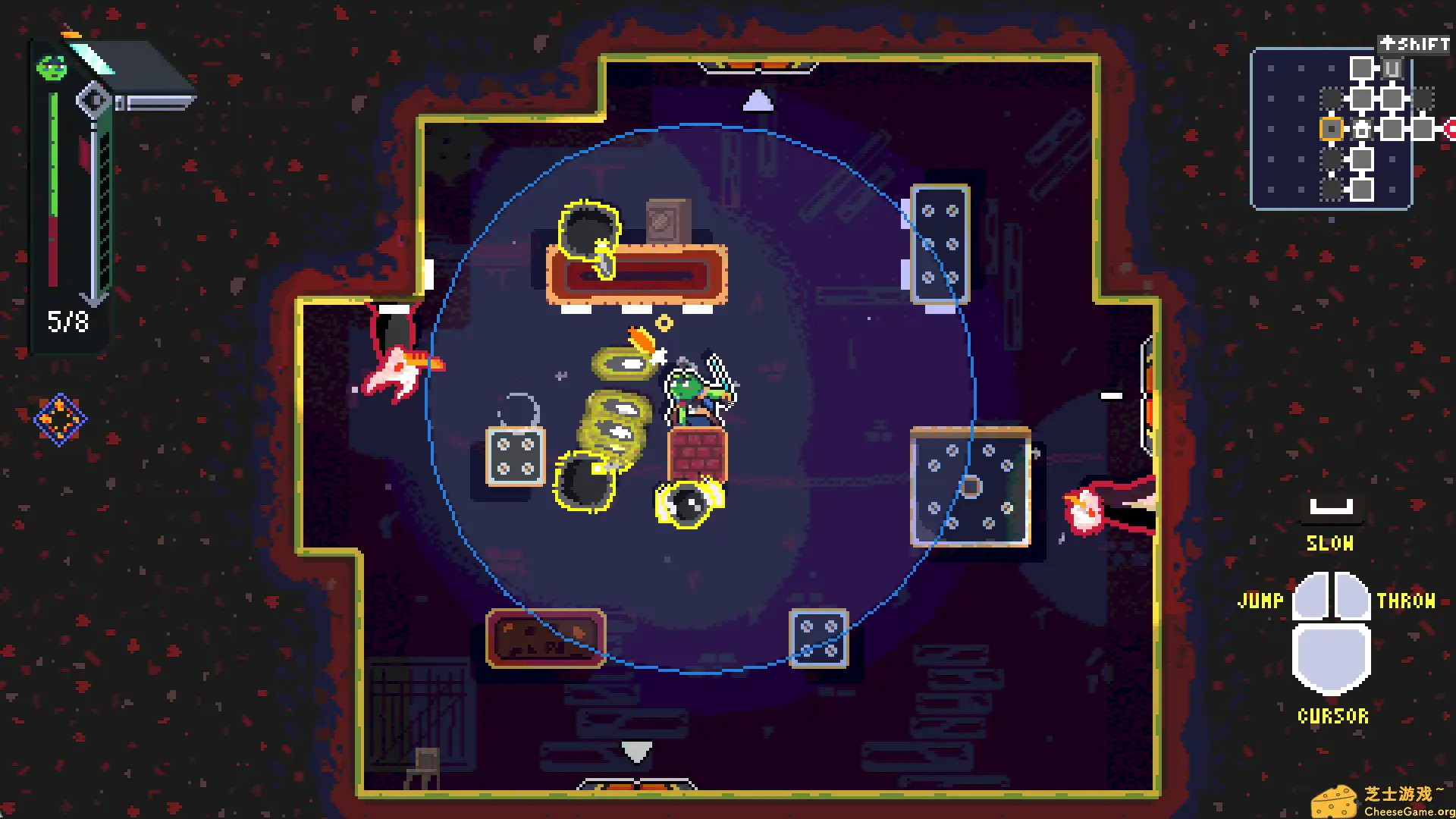Click the upward exit arrow at the room's top

[758, 101]
